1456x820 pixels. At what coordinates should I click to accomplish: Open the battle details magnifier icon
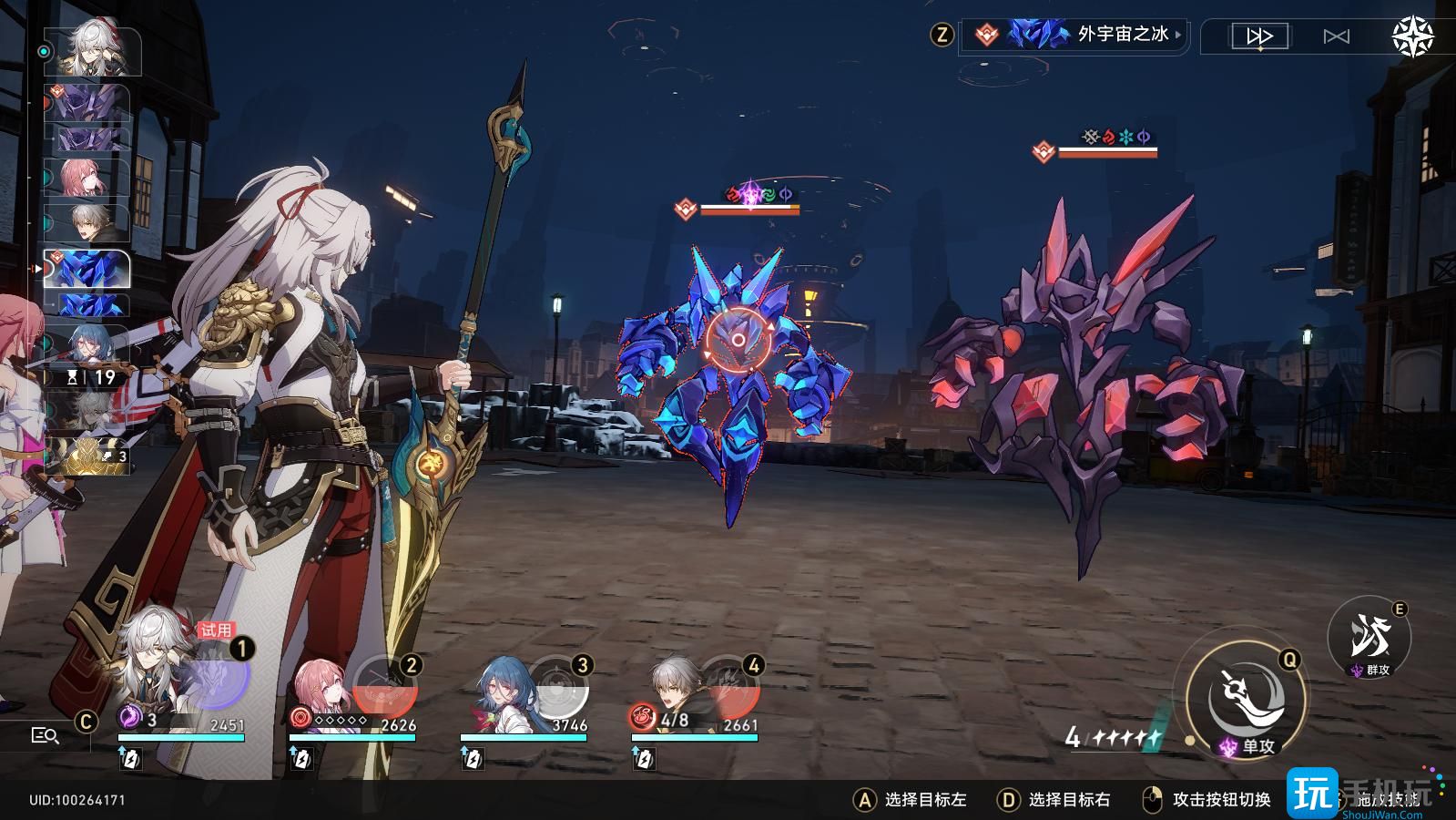[x=45, y=735]
